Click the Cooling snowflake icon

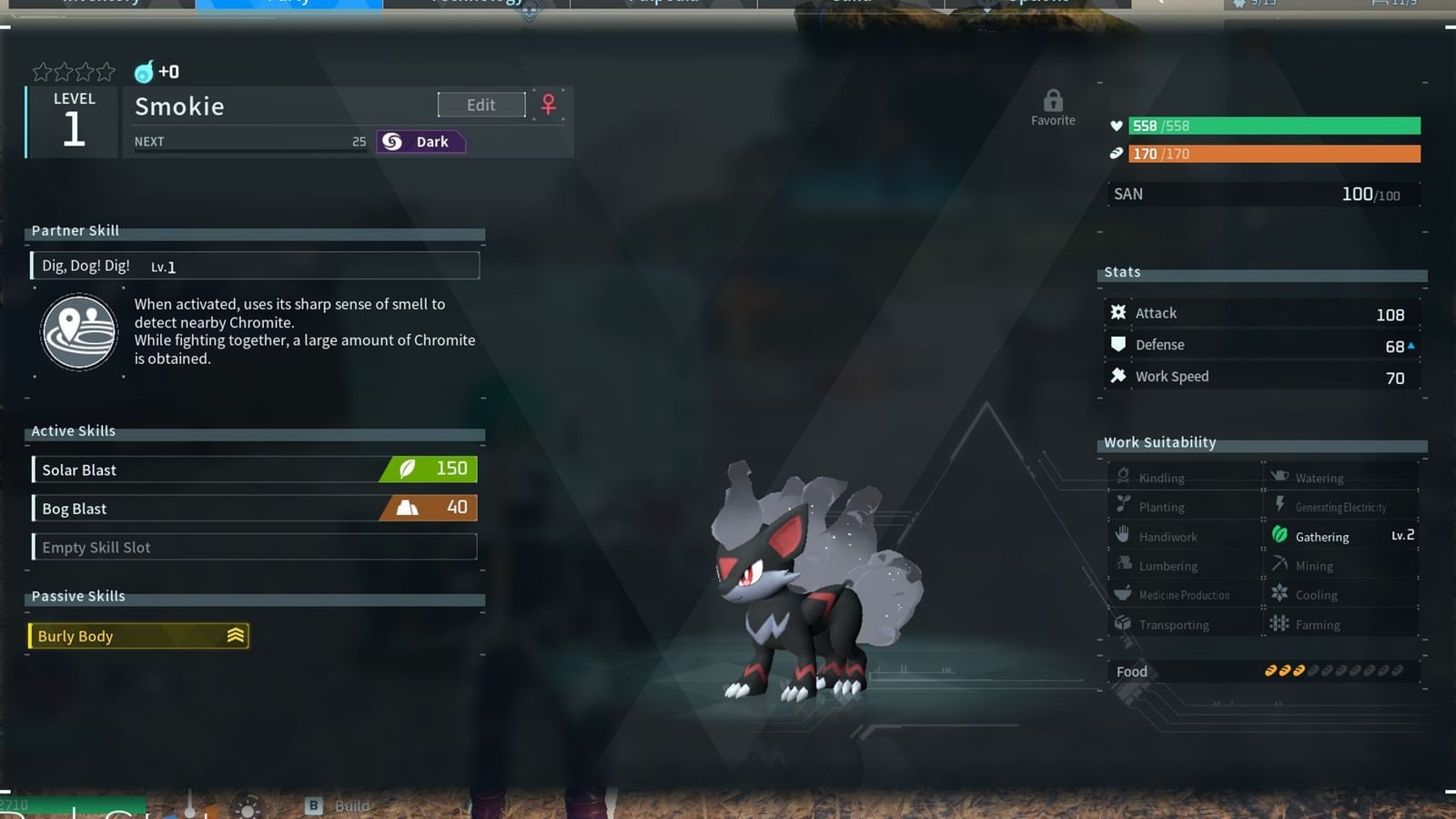pos(1280,594)
